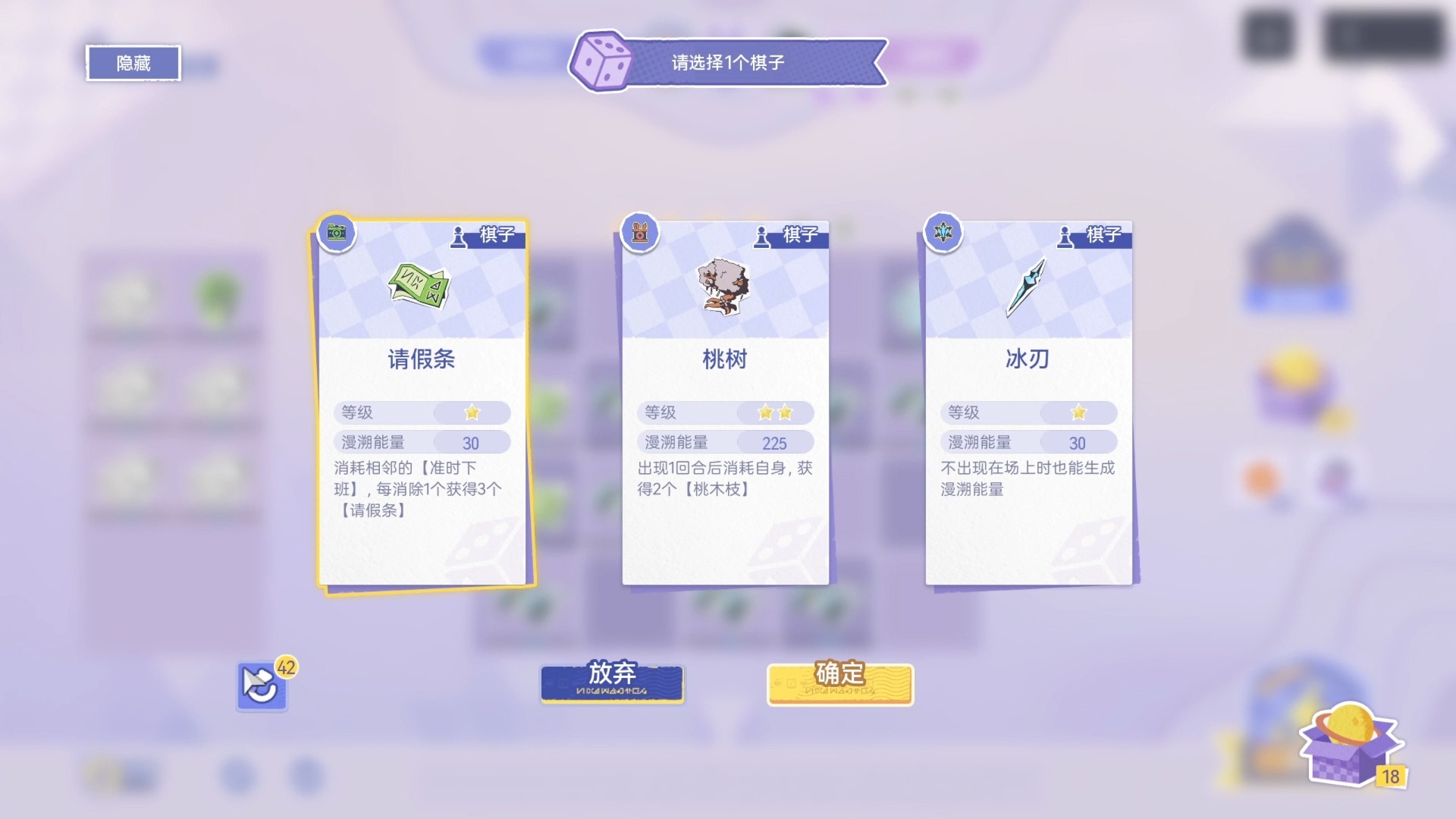Click the green camera icon on 请假条 card

(x=336, y=234)
